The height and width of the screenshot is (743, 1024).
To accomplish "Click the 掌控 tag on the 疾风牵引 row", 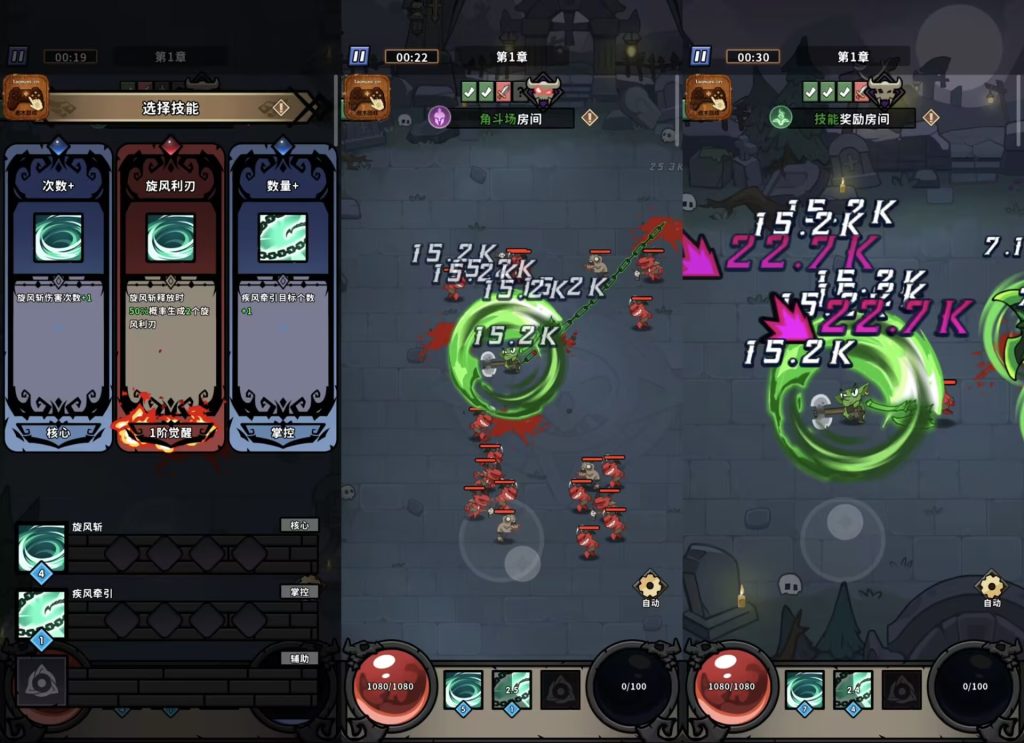I will pyautogui.click(x=299, y=591).
